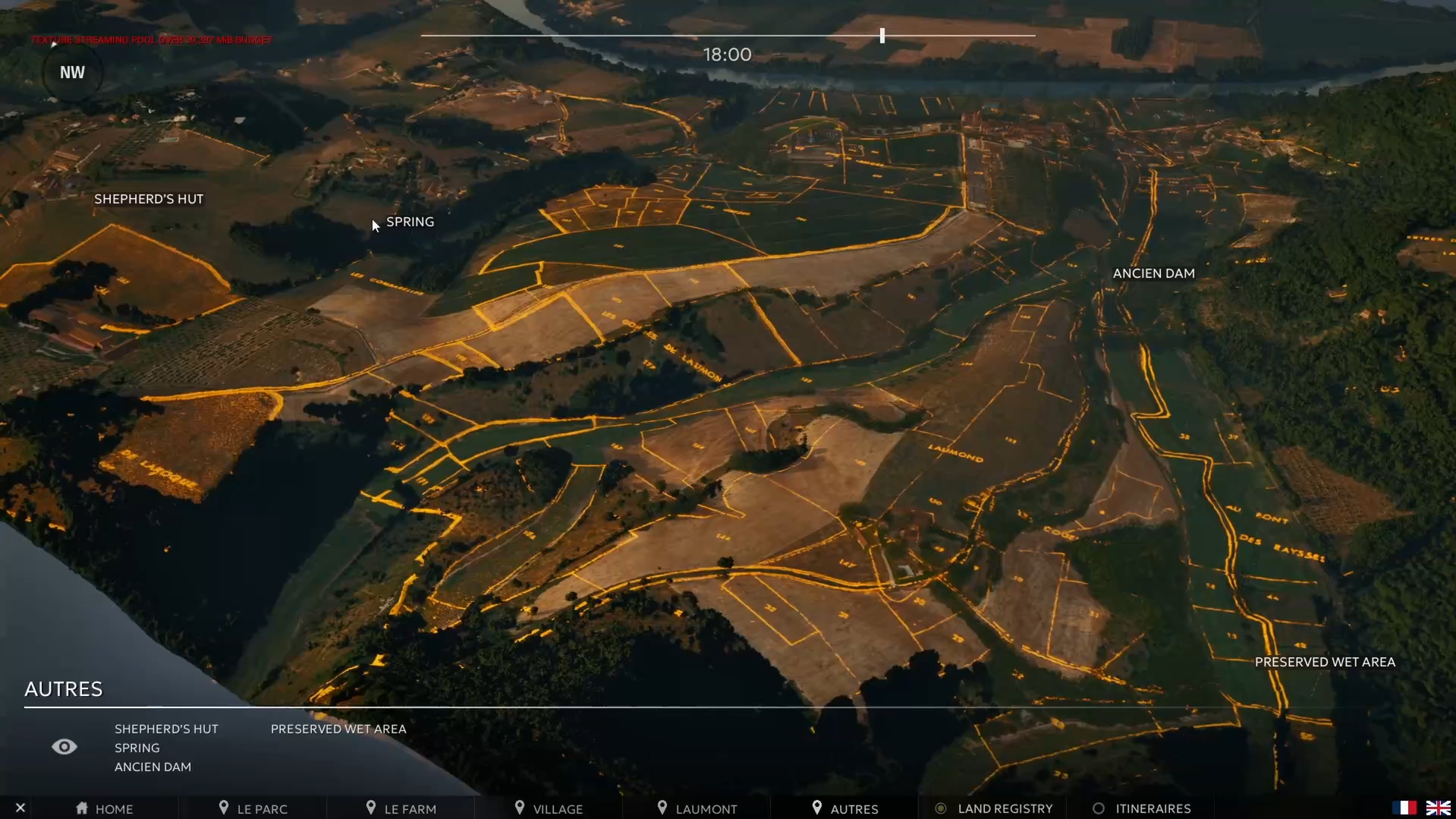Click the time-of-day slider handle
This screenshot has height=819, width=1456.
click(x=882, y=36)
